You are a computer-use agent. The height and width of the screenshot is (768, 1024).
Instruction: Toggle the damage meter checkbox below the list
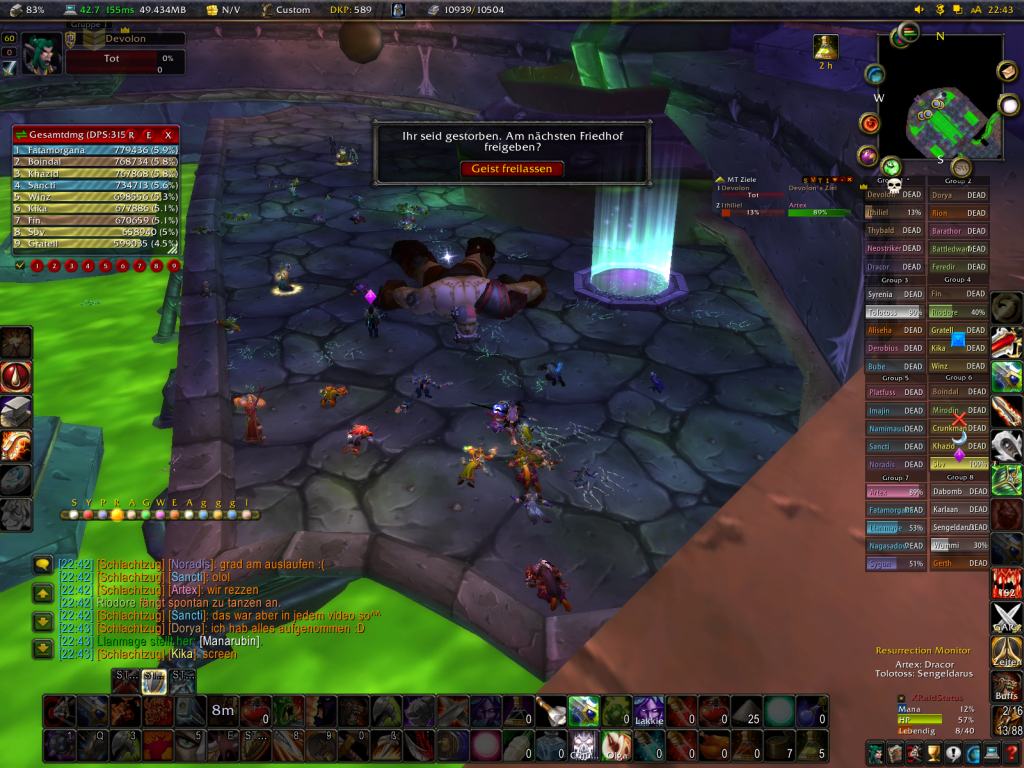click(x=19, y=266)
